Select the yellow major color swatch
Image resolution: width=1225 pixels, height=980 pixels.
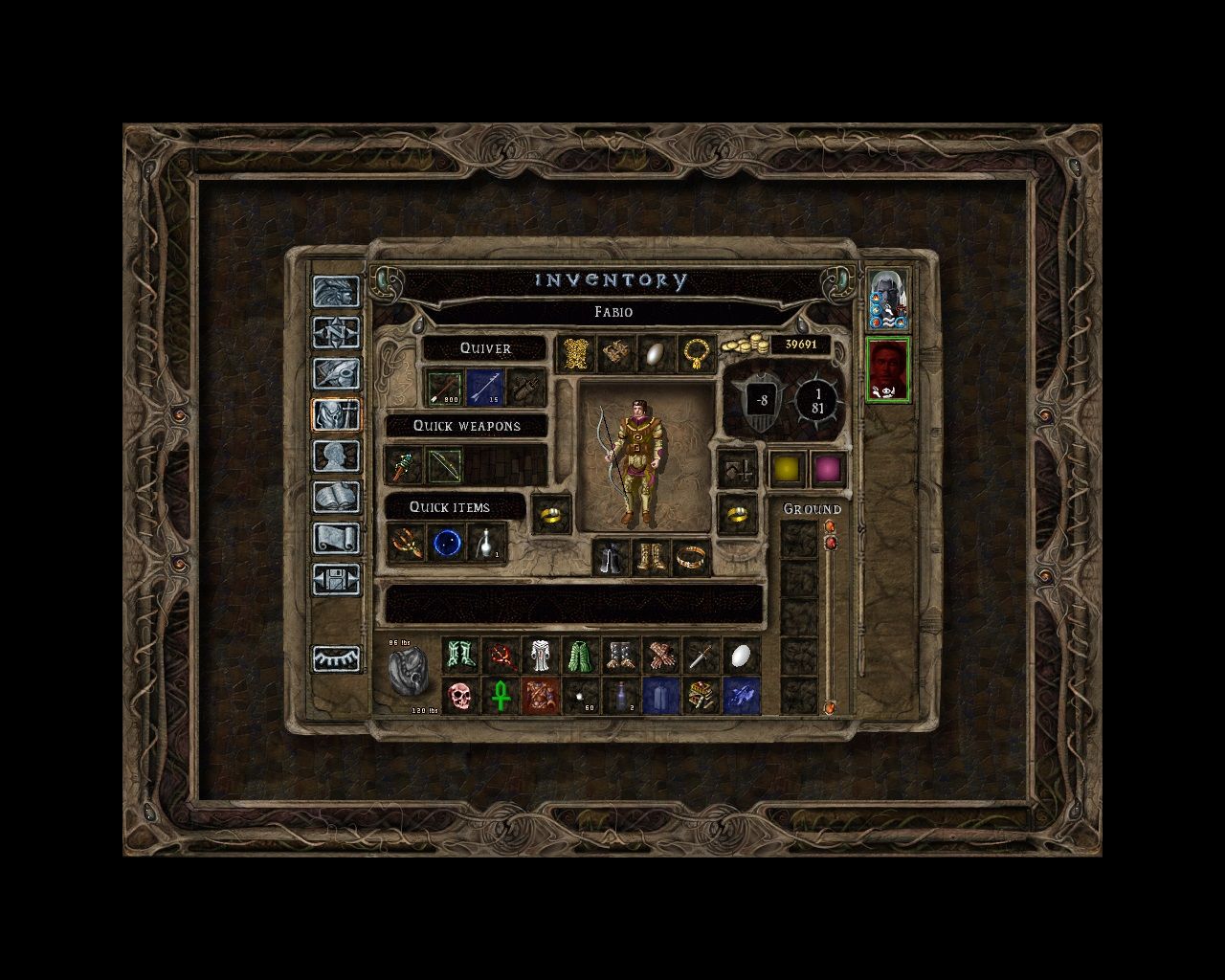click(x=785, y=468)
